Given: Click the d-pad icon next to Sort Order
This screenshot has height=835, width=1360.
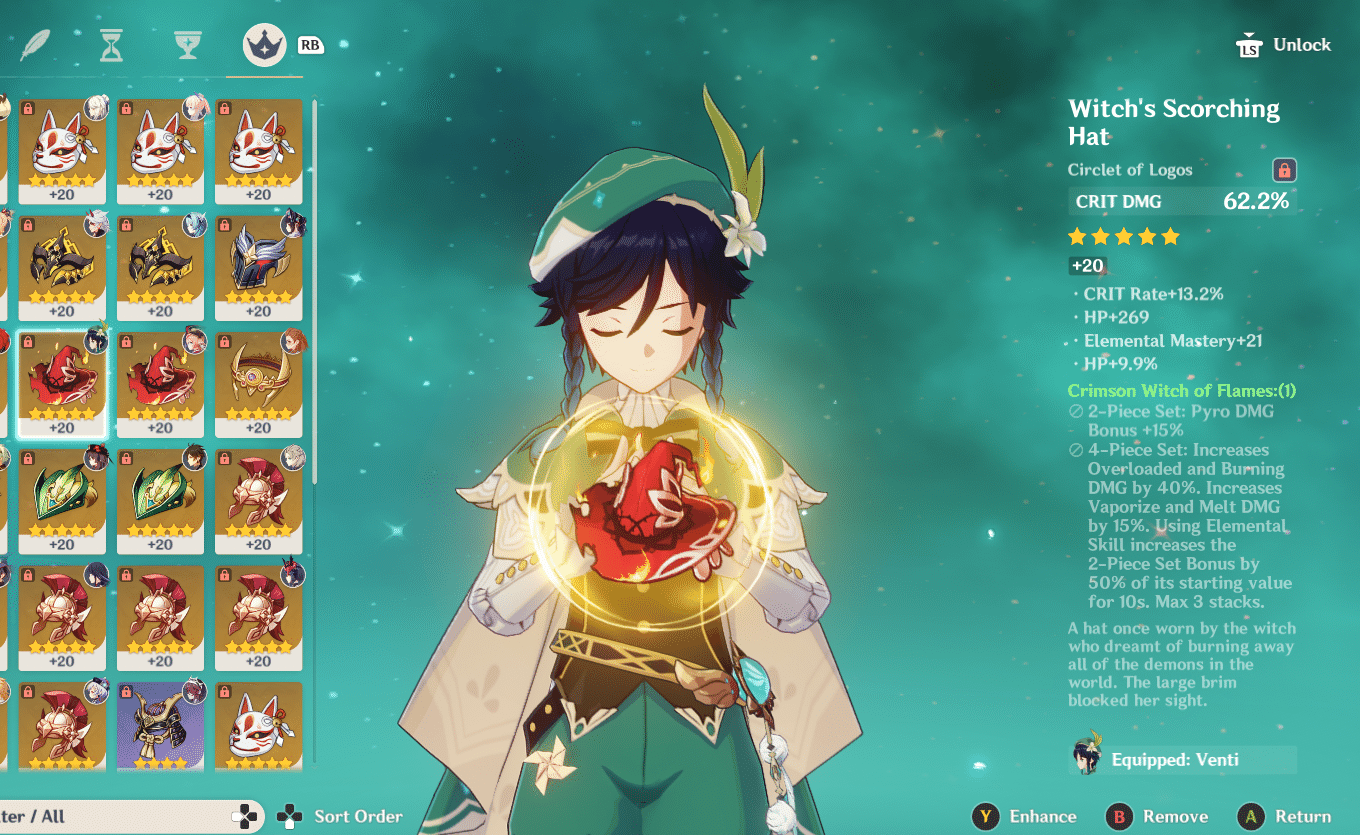Looking at the screenshot, I should pyautogui.click(x=290, y=816).
